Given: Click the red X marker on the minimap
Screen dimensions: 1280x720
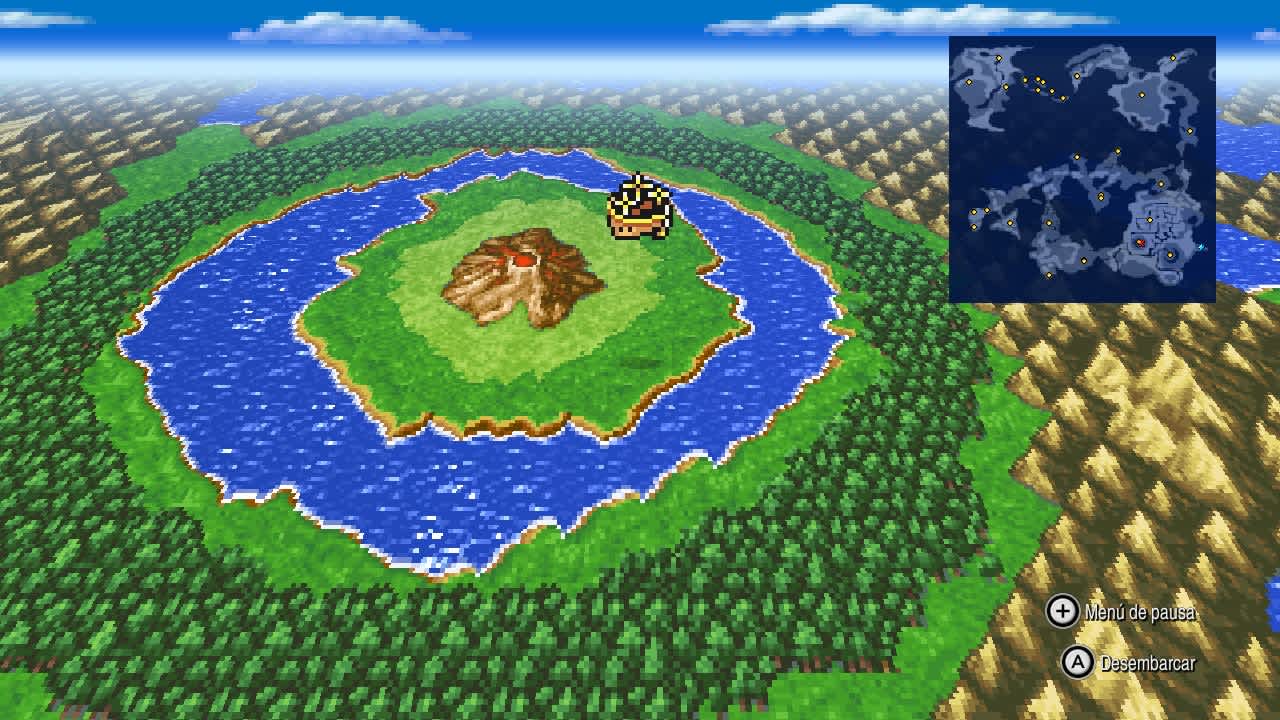Looking at the screenshot, I should click(1140, 243).
